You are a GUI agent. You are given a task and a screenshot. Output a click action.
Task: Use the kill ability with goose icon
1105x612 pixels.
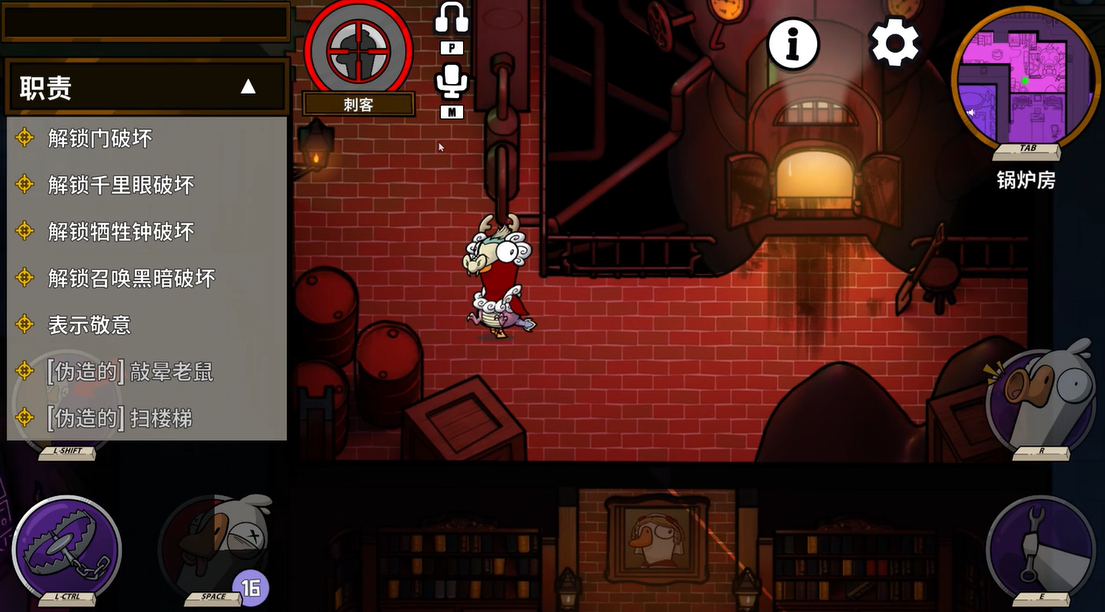(x=213, y=547)
